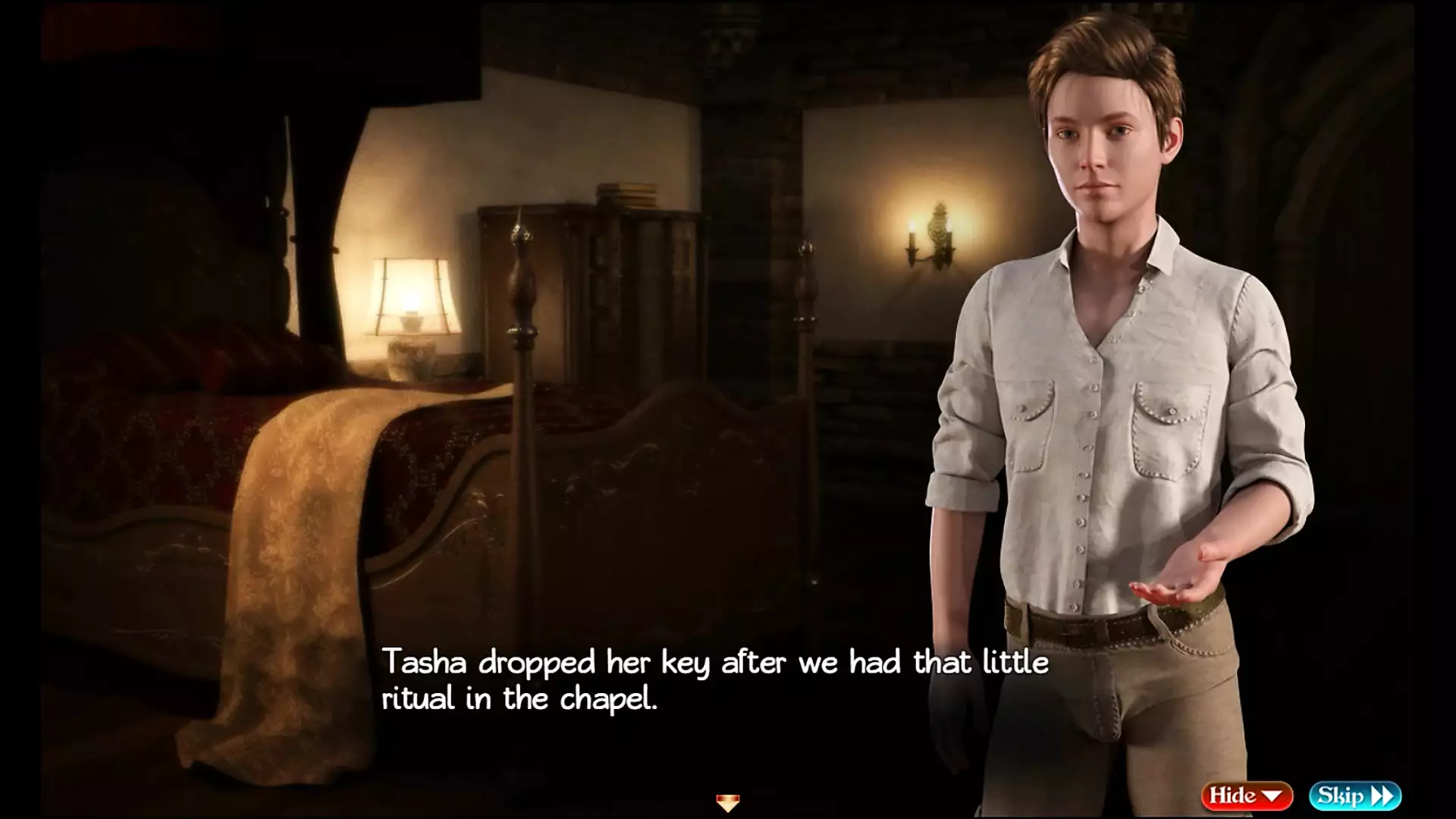Hide the dialogue text box
The height and width of the screenshot is (819, 1456).
point(1246,795)
